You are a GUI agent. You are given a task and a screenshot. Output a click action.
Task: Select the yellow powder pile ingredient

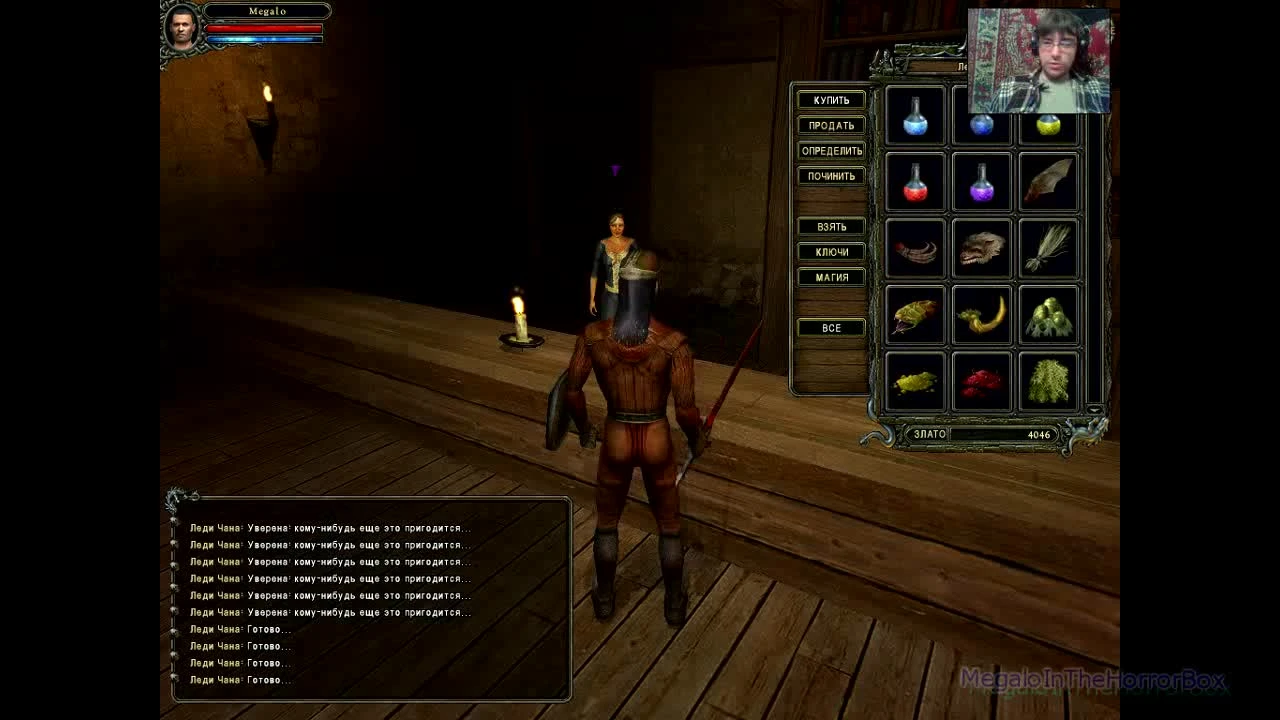tap(914, 382)
